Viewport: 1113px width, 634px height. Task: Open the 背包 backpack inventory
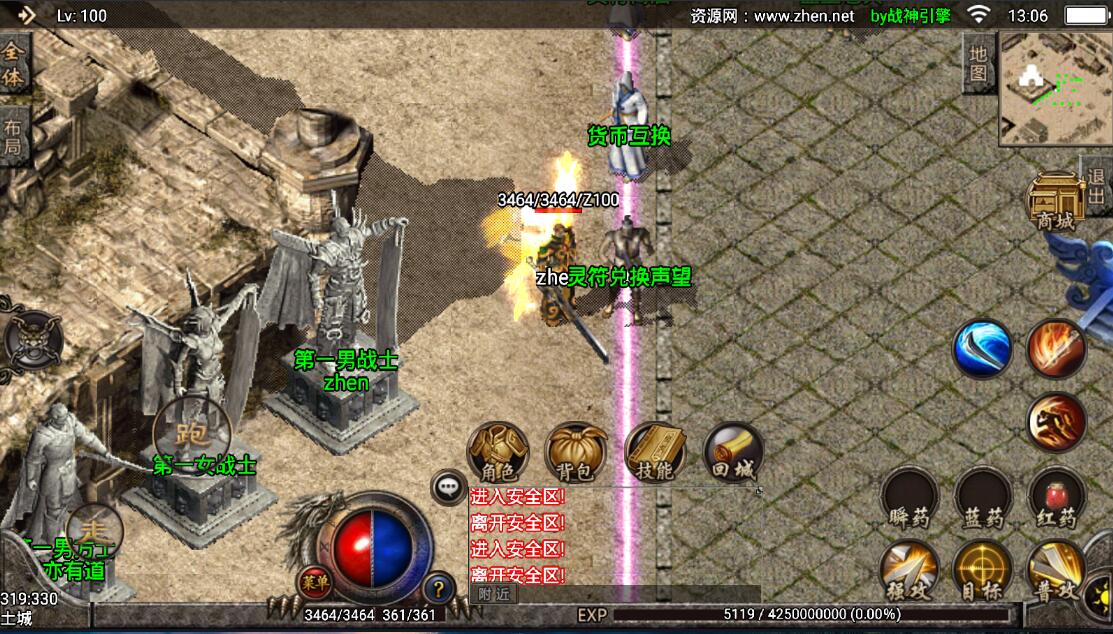(x=576, y=453)
